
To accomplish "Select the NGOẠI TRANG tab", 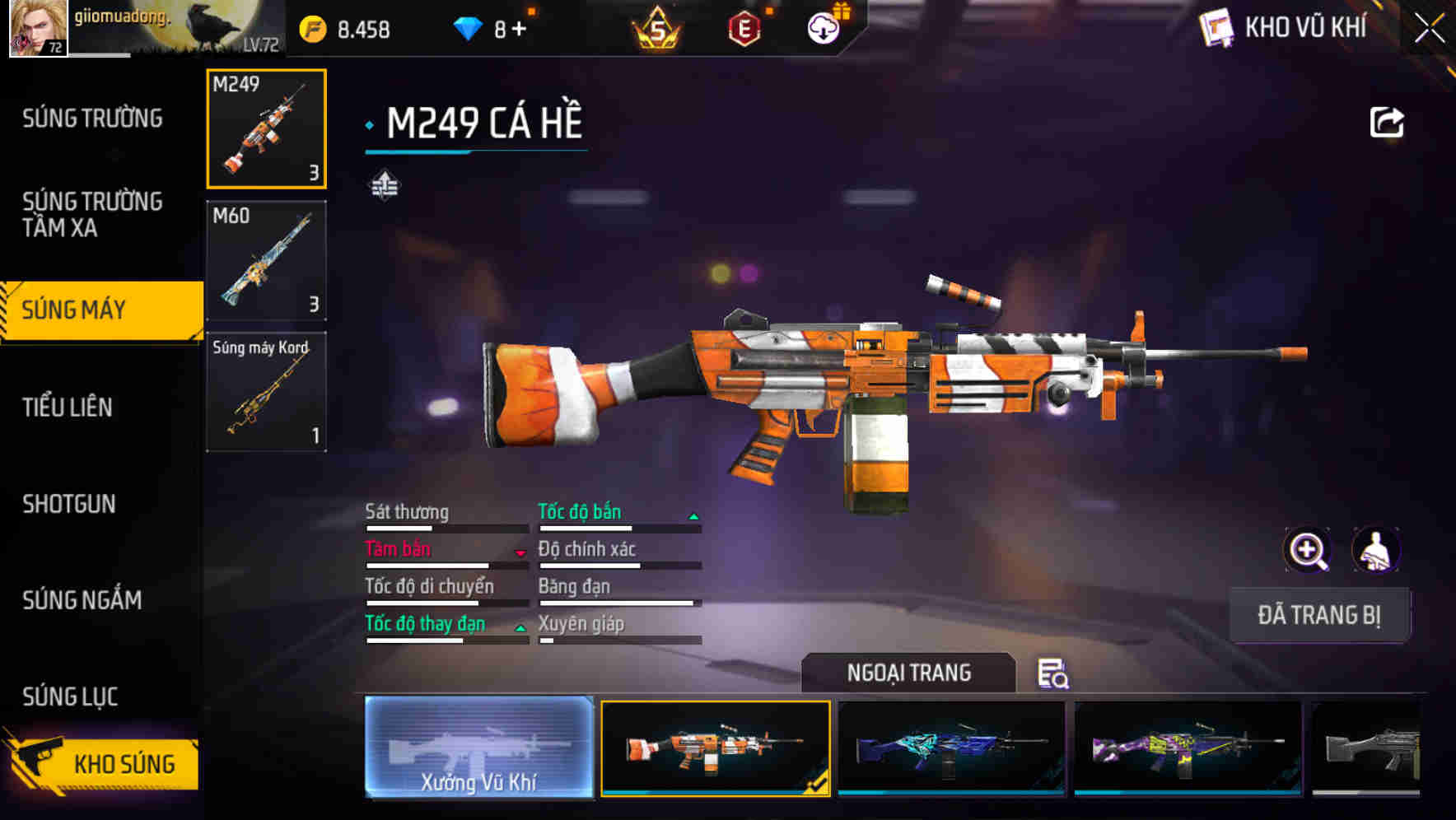I will point(909,673).
